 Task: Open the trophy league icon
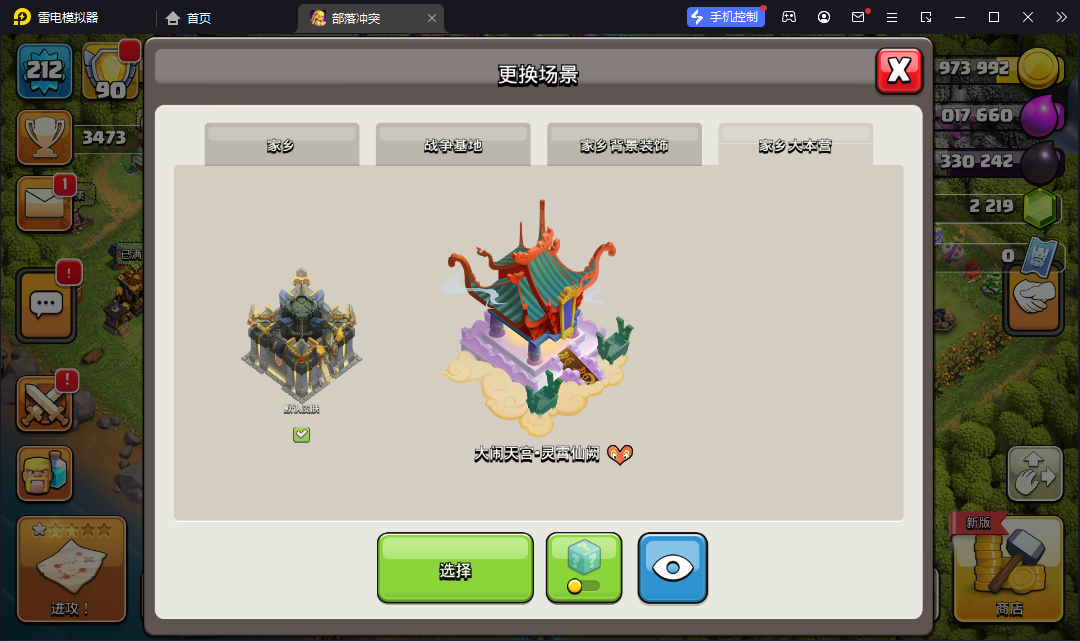[44, 137]
